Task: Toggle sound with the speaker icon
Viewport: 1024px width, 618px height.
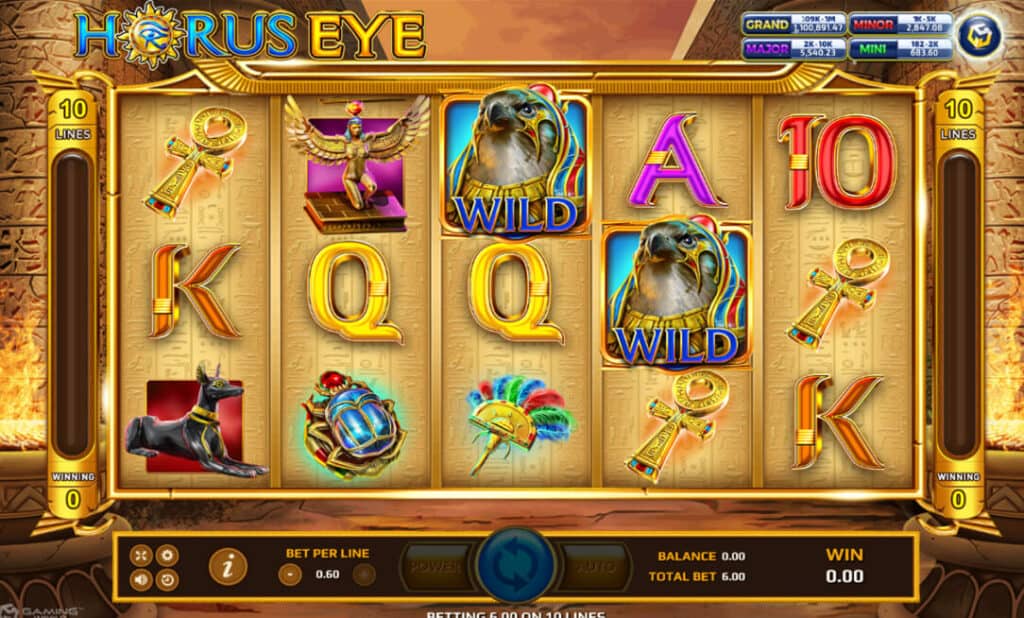Action: point(142,579)
